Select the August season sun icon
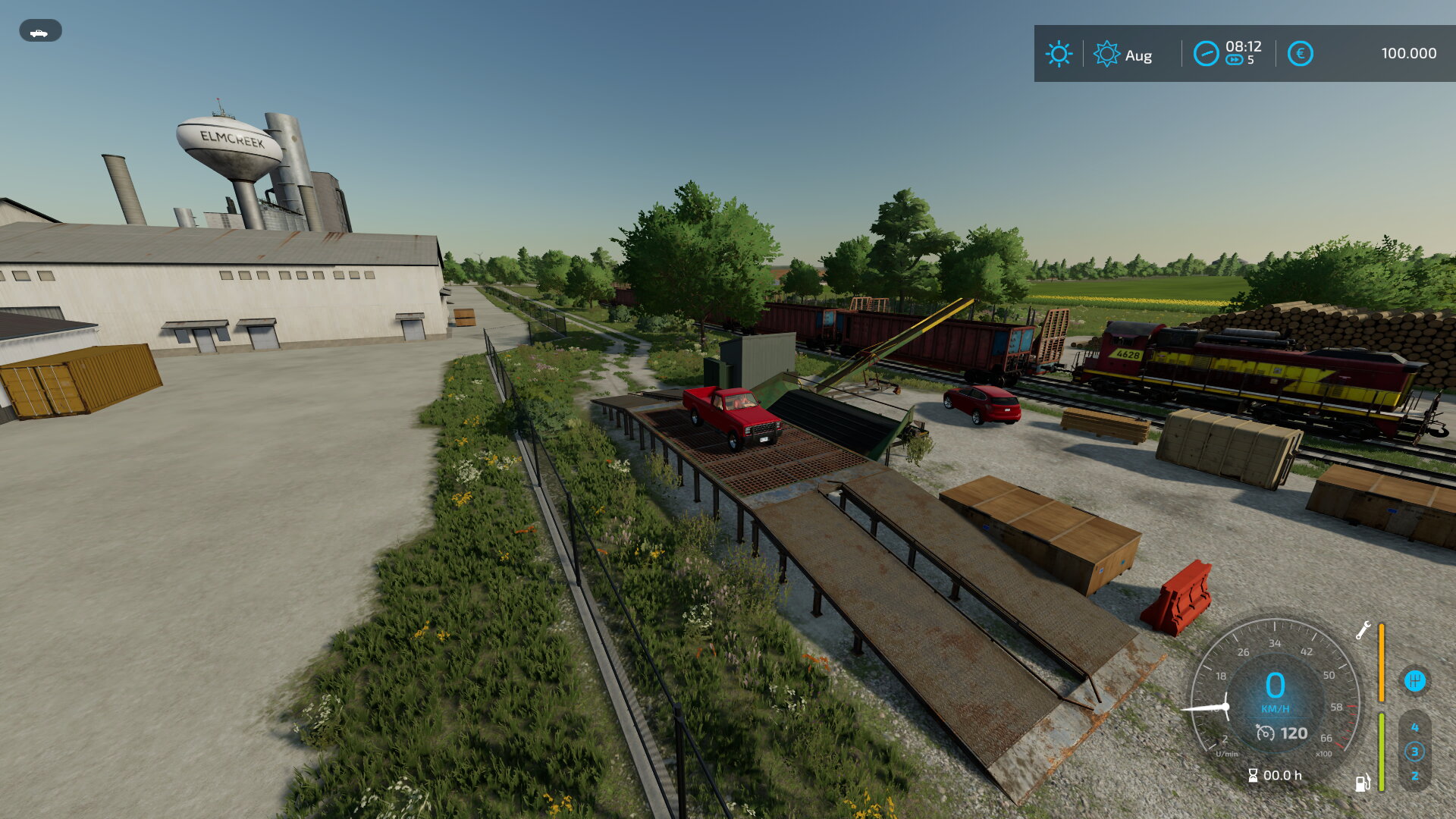 tap(1106, 54)
